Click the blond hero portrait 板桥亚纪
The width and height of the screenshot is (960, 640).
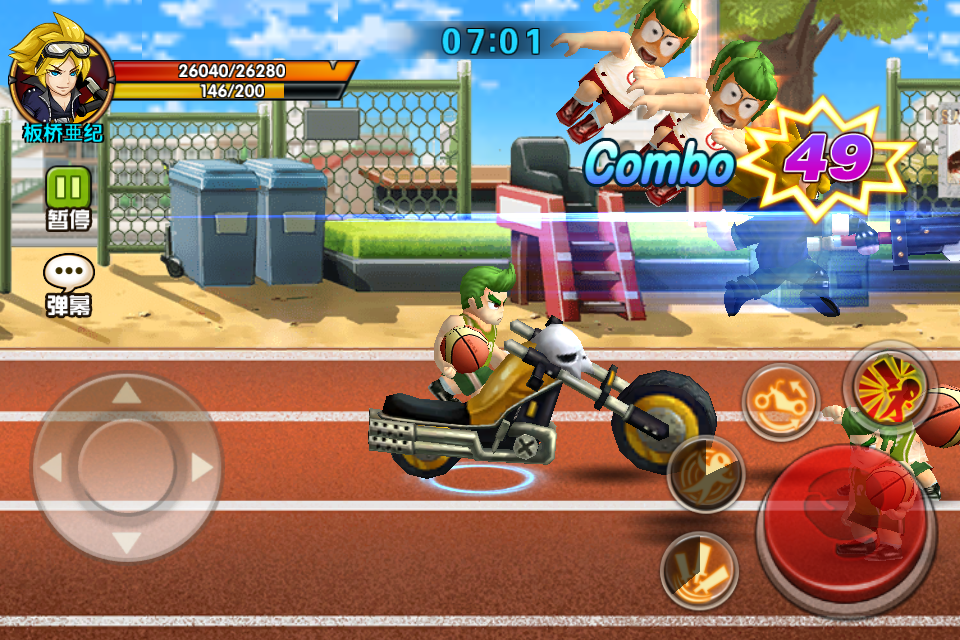tap(58, 80)
